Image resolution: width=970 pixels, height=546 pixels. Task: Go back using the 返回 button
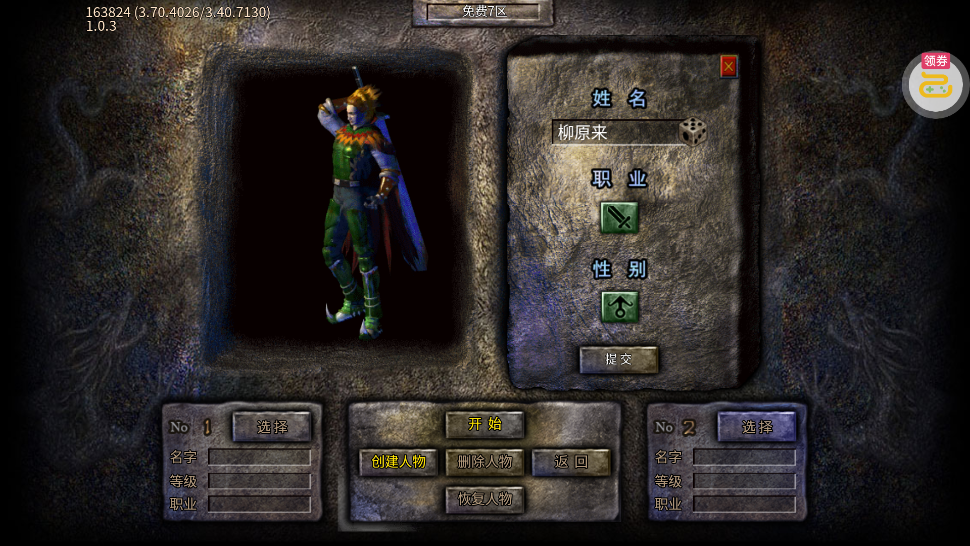tap(571, 462)
